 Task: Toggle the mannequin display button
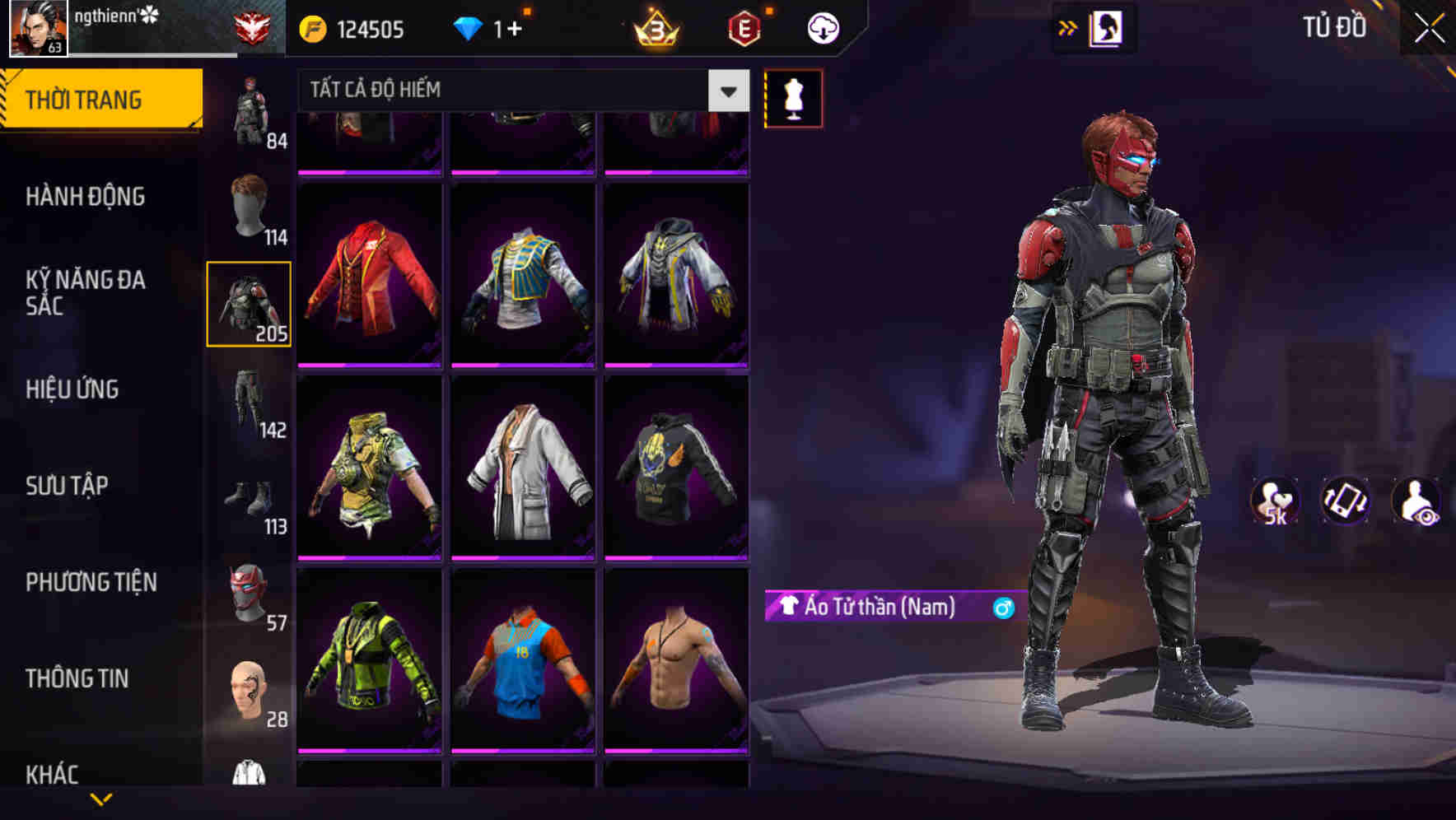793,97
